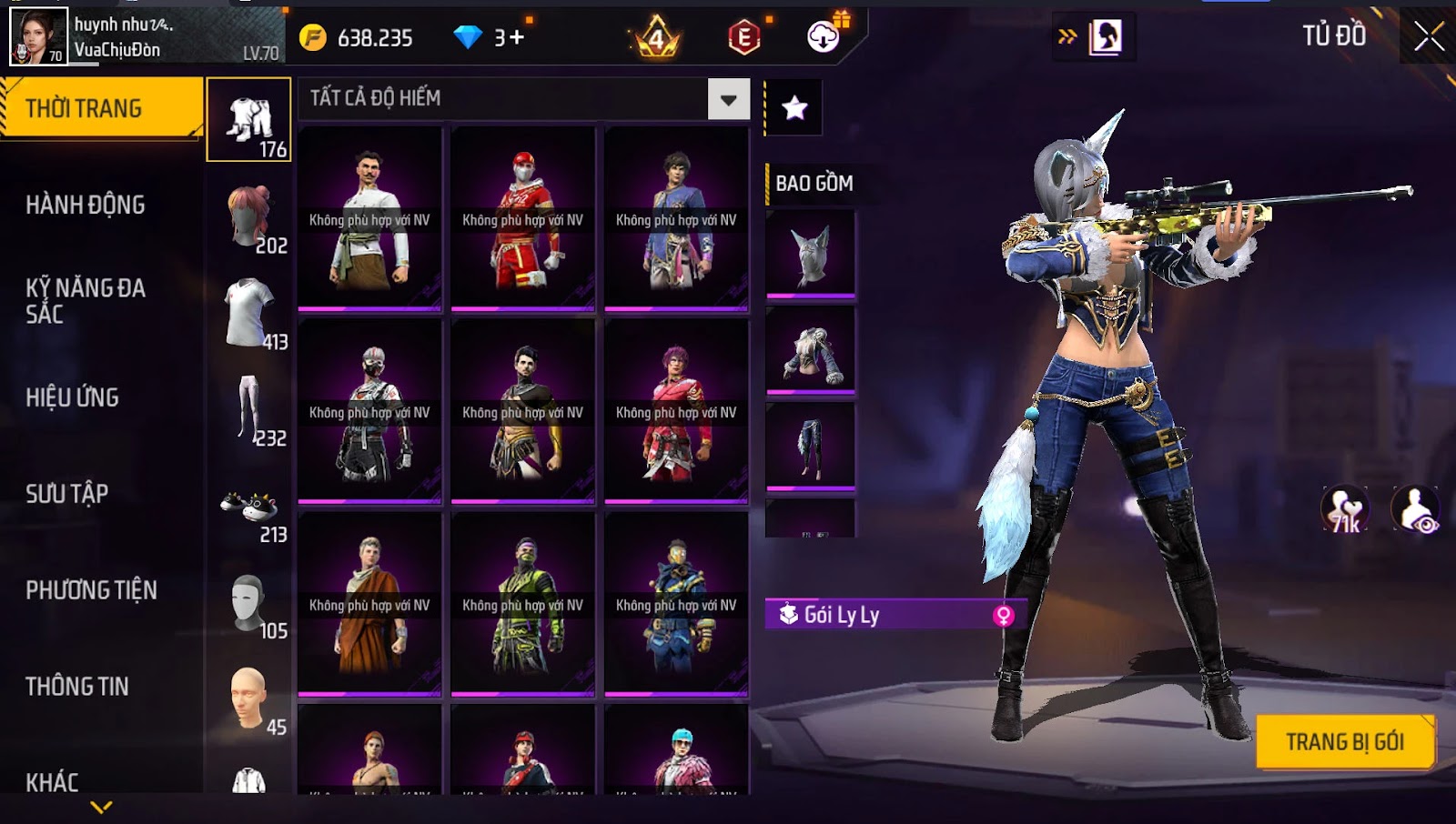Choose the shirt category with 413 items
This screenshot has width=1456, height=824.
pos(249,315)
